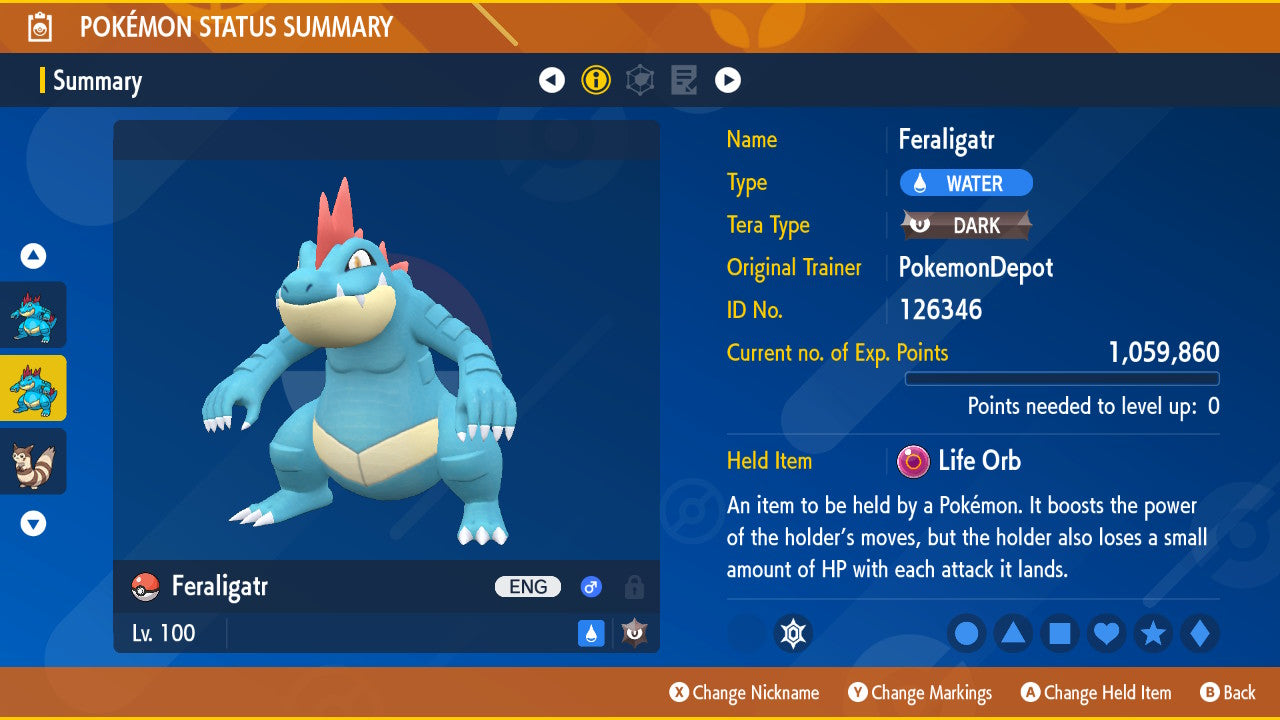Toggle the triangle marking
Viewport: 1280px width, 720px height.
(x=1013, y=633)
